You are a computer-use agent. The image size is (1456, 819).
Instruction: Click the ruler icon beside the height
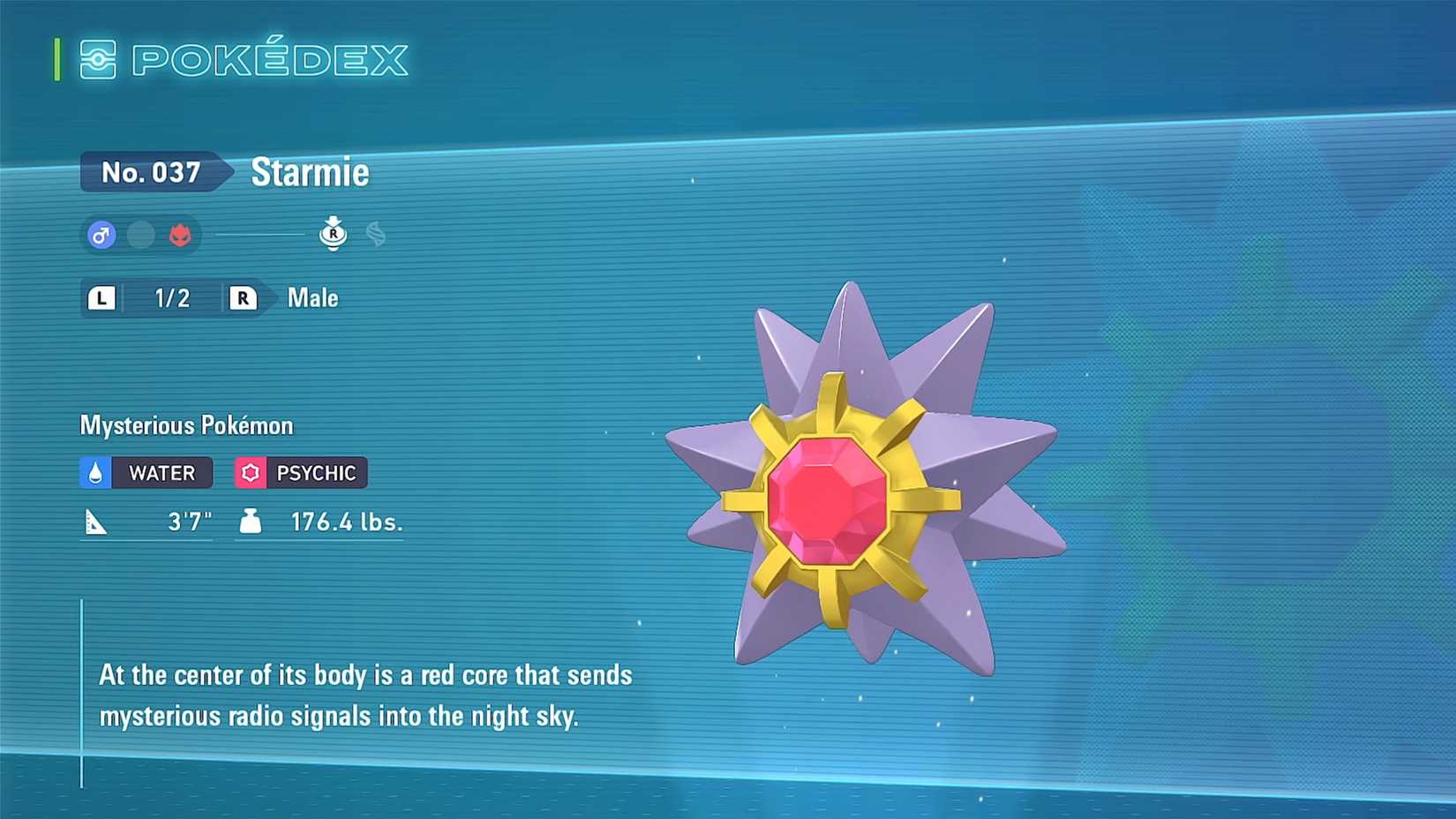click(x=99, y=521)
